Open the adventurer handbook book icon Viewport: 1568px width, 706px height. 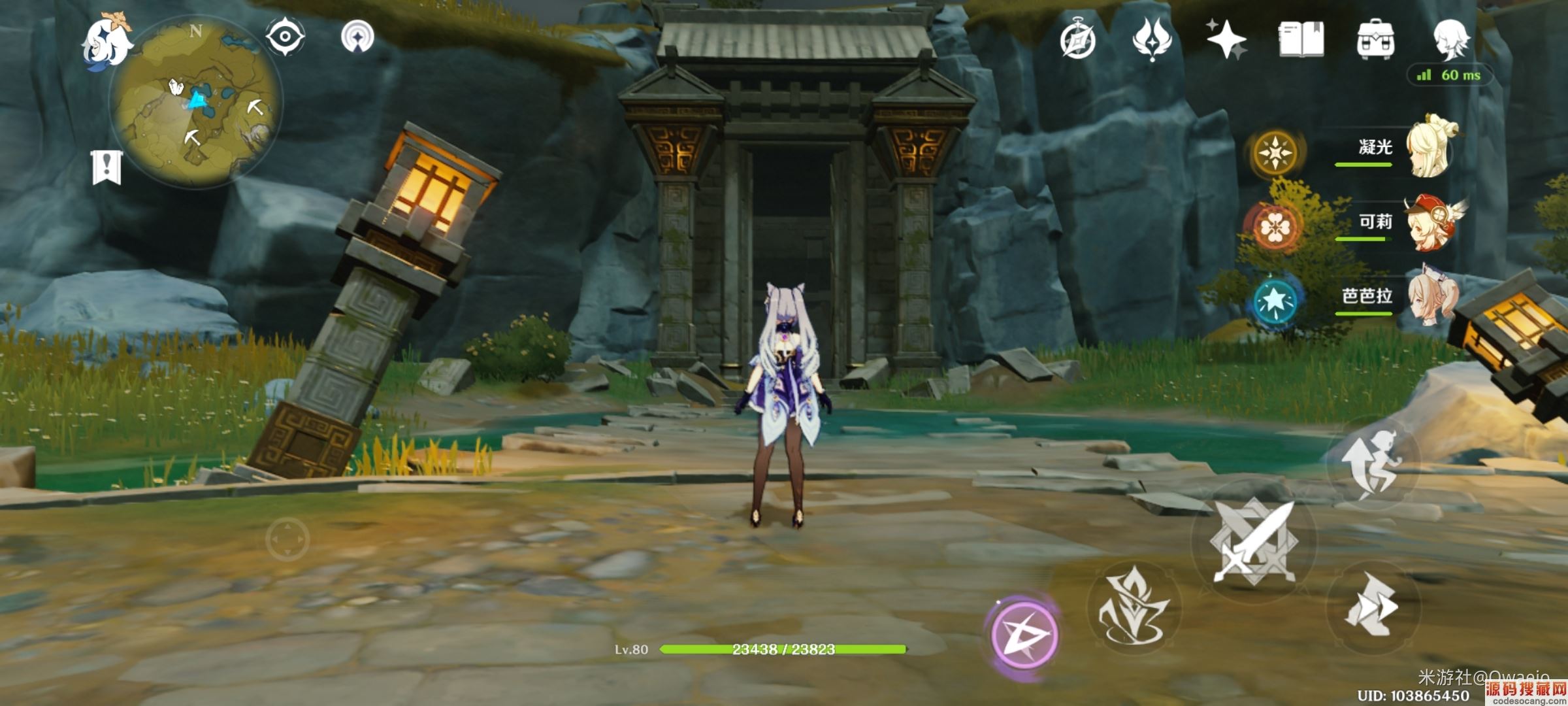[1301, 39]
